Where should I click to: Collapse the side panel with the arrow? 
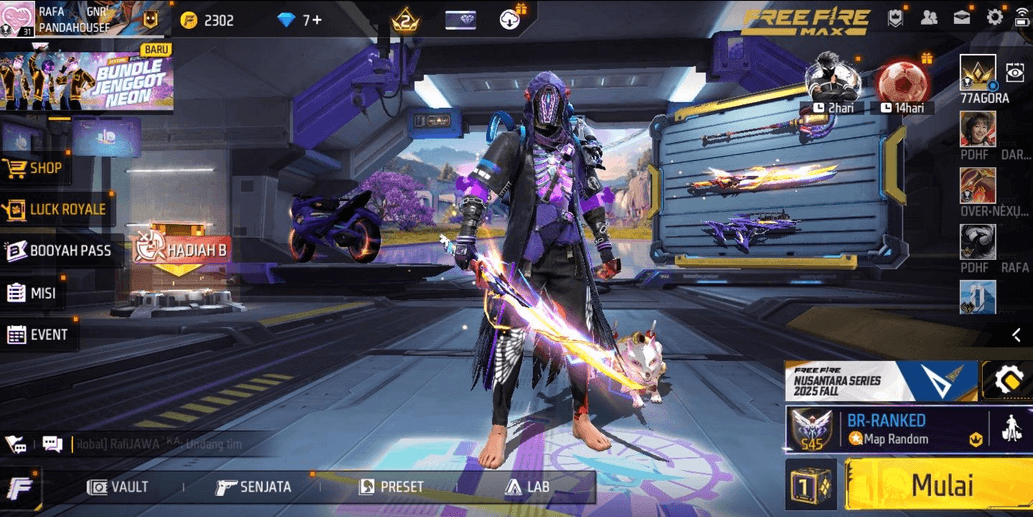click(1016, 336)
